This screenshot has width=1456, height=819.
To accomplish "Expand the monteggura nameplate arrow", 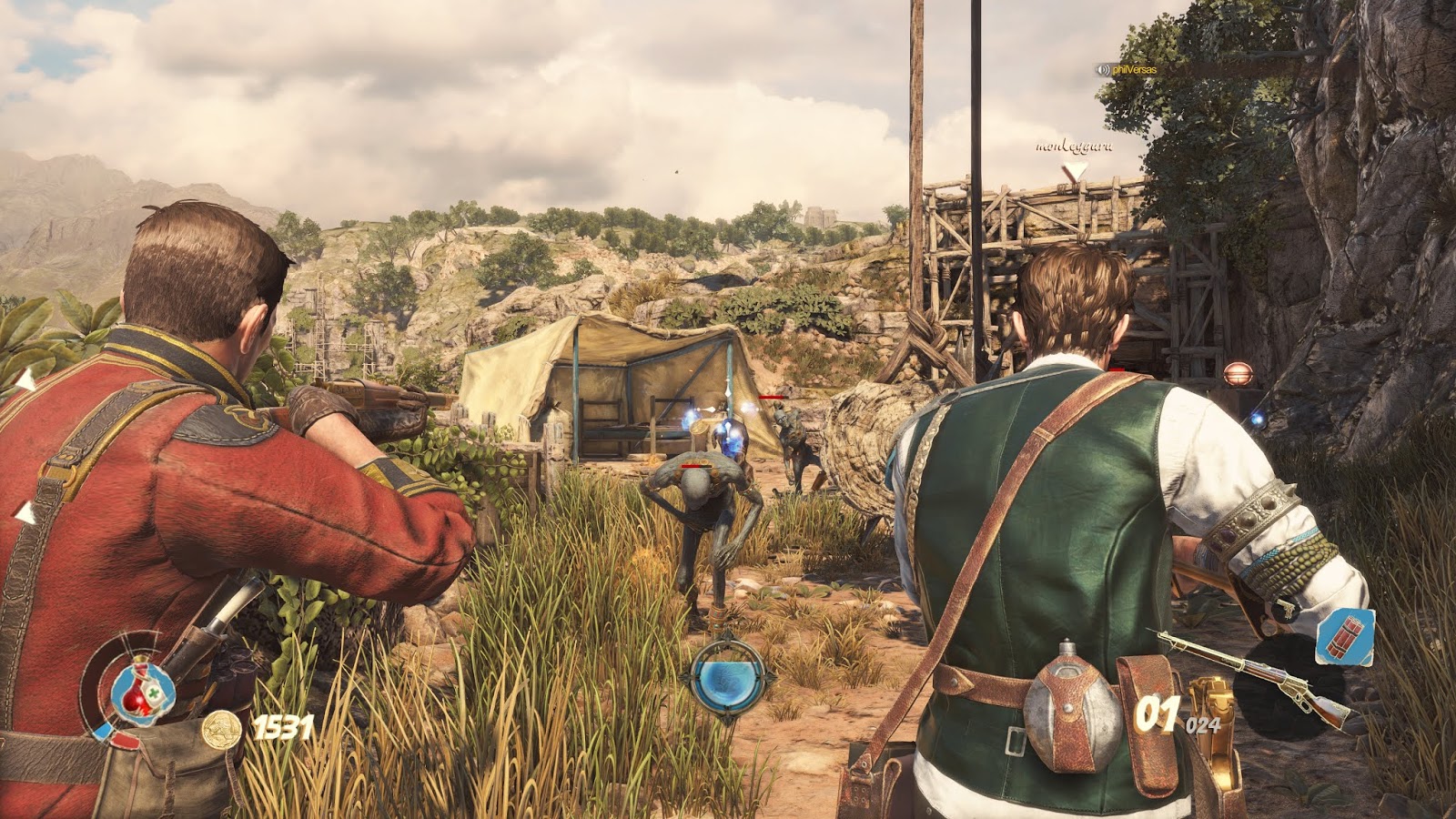I will point(1075,165).
